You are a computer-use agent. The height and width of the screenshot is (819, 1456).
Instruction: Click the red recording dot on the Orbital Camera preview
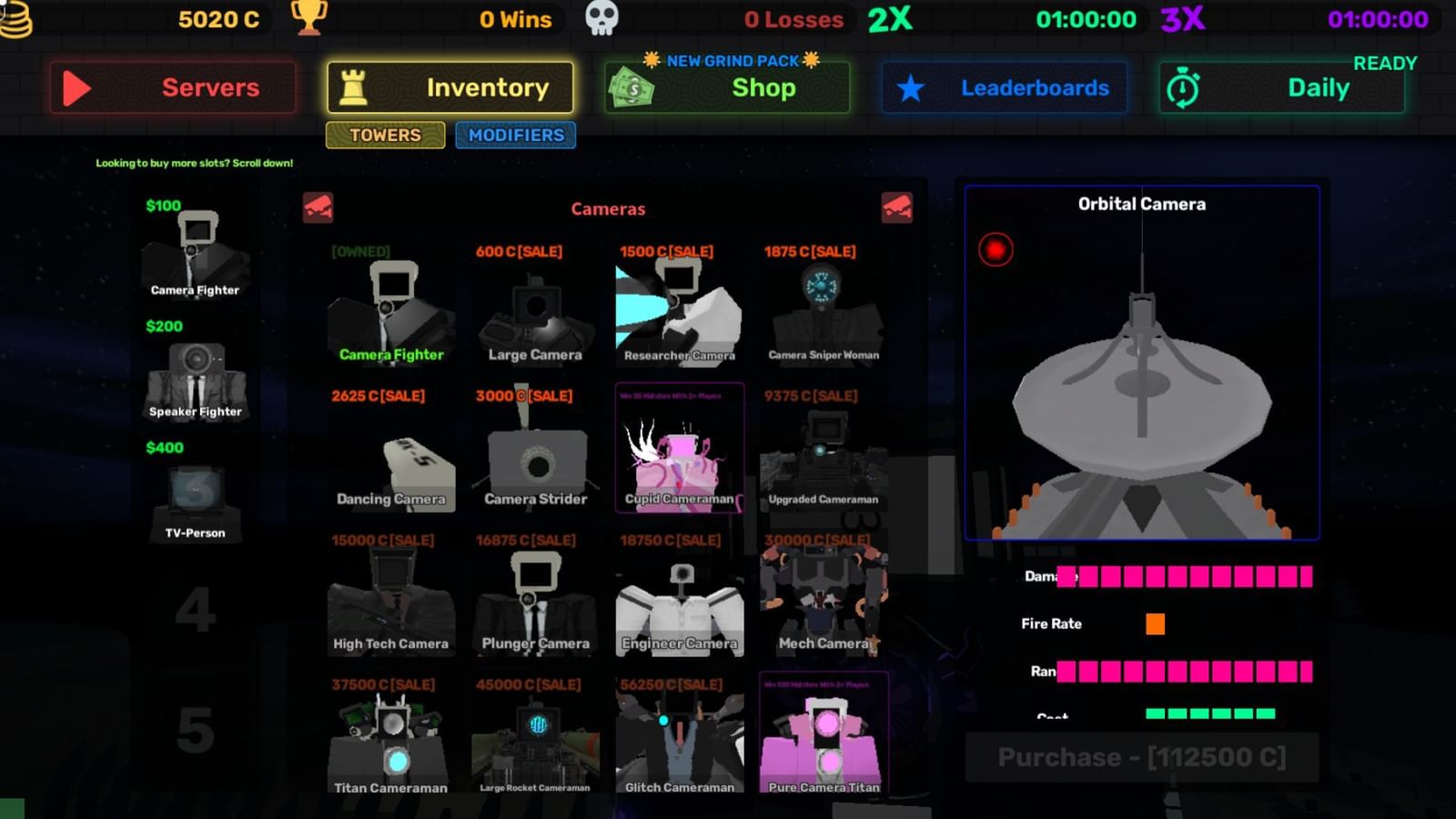pyautogui.click(x=996, y=248)
